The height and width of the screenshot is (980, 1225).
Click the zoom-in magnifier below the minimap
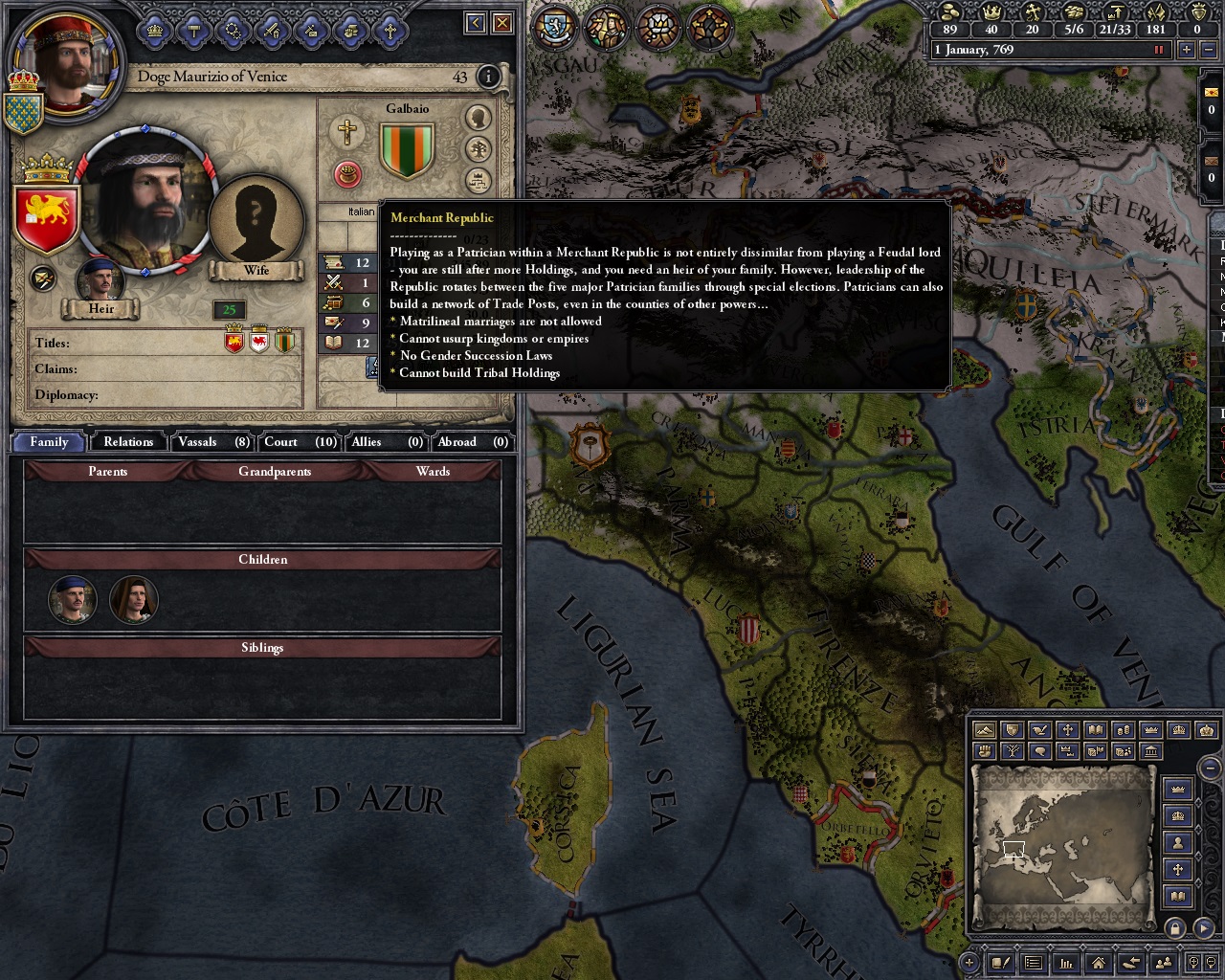[1194, 962]
